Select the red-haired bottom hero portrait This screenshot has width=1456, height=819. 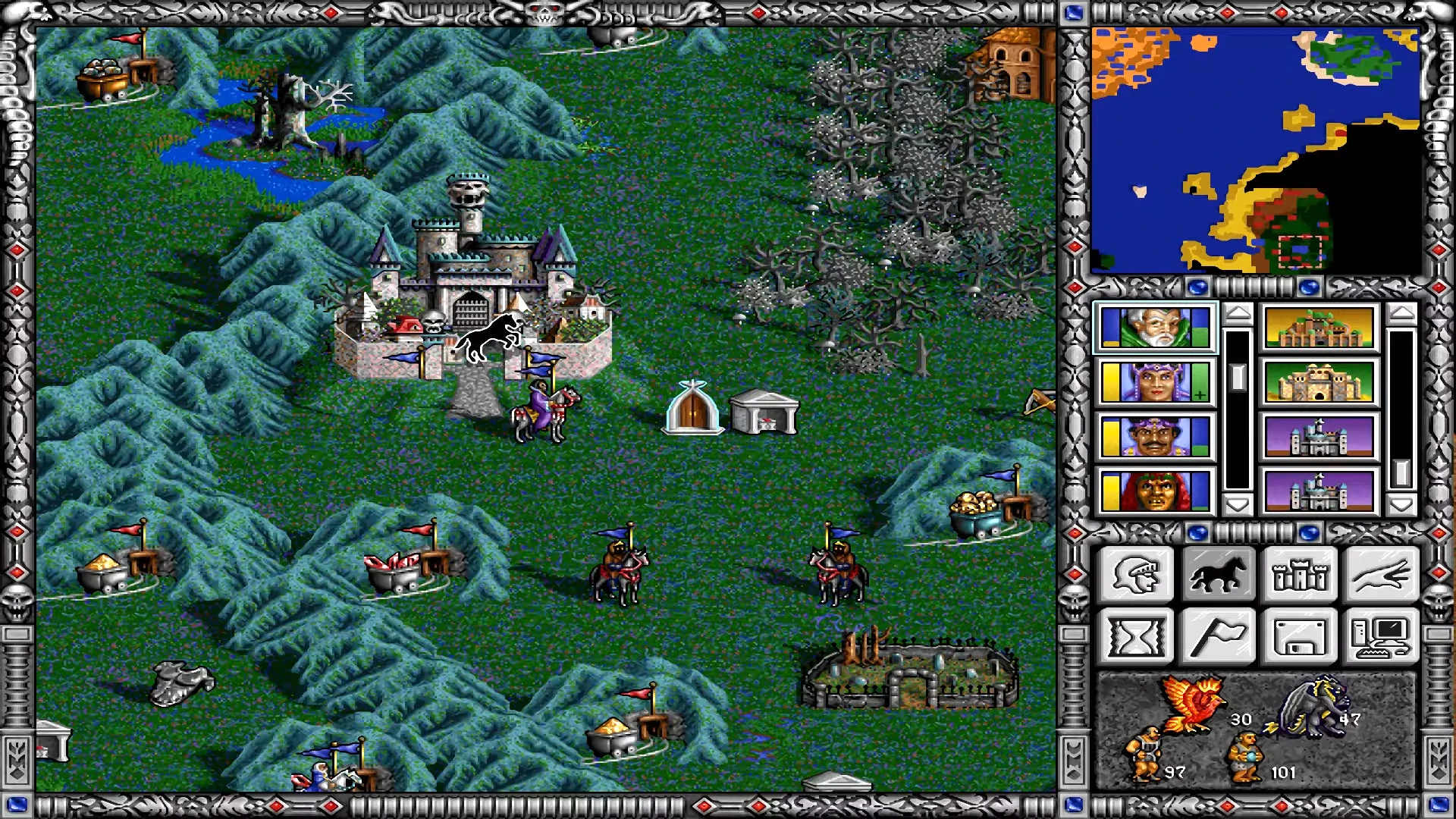(x=1155, y=490)
